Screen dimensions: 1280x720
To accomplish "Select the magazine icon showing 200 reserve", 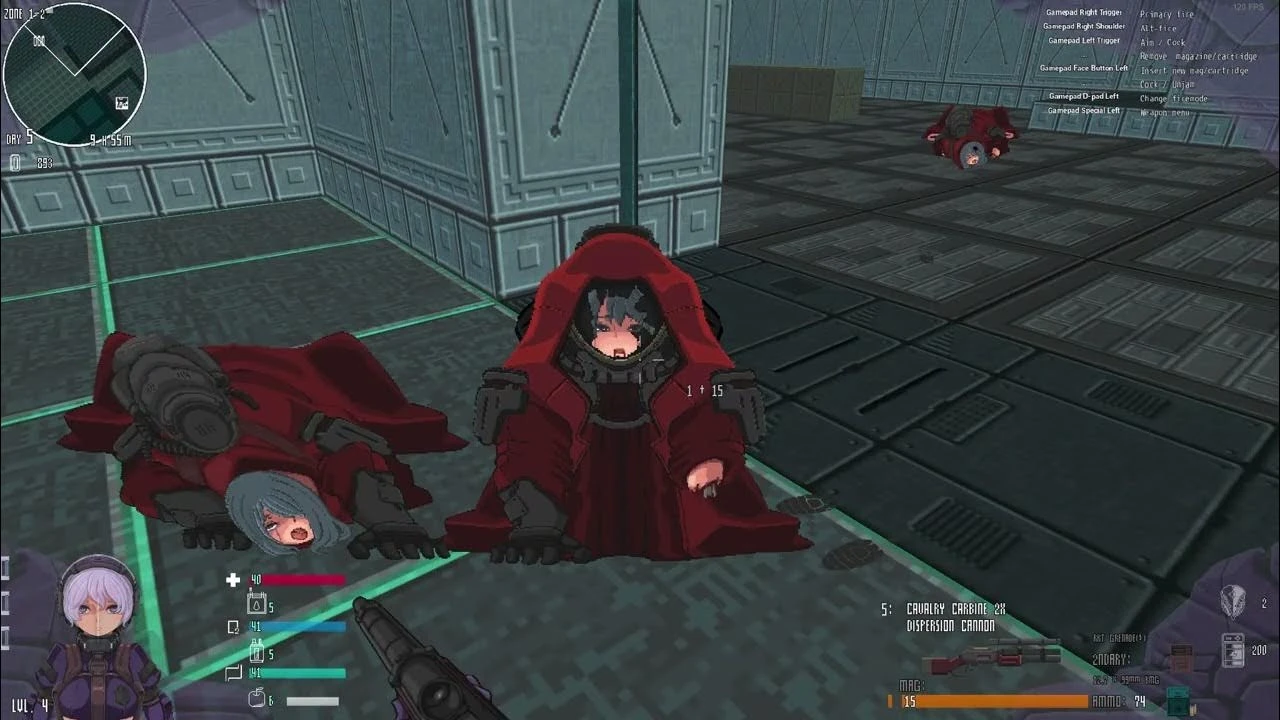I will 1233,651.
